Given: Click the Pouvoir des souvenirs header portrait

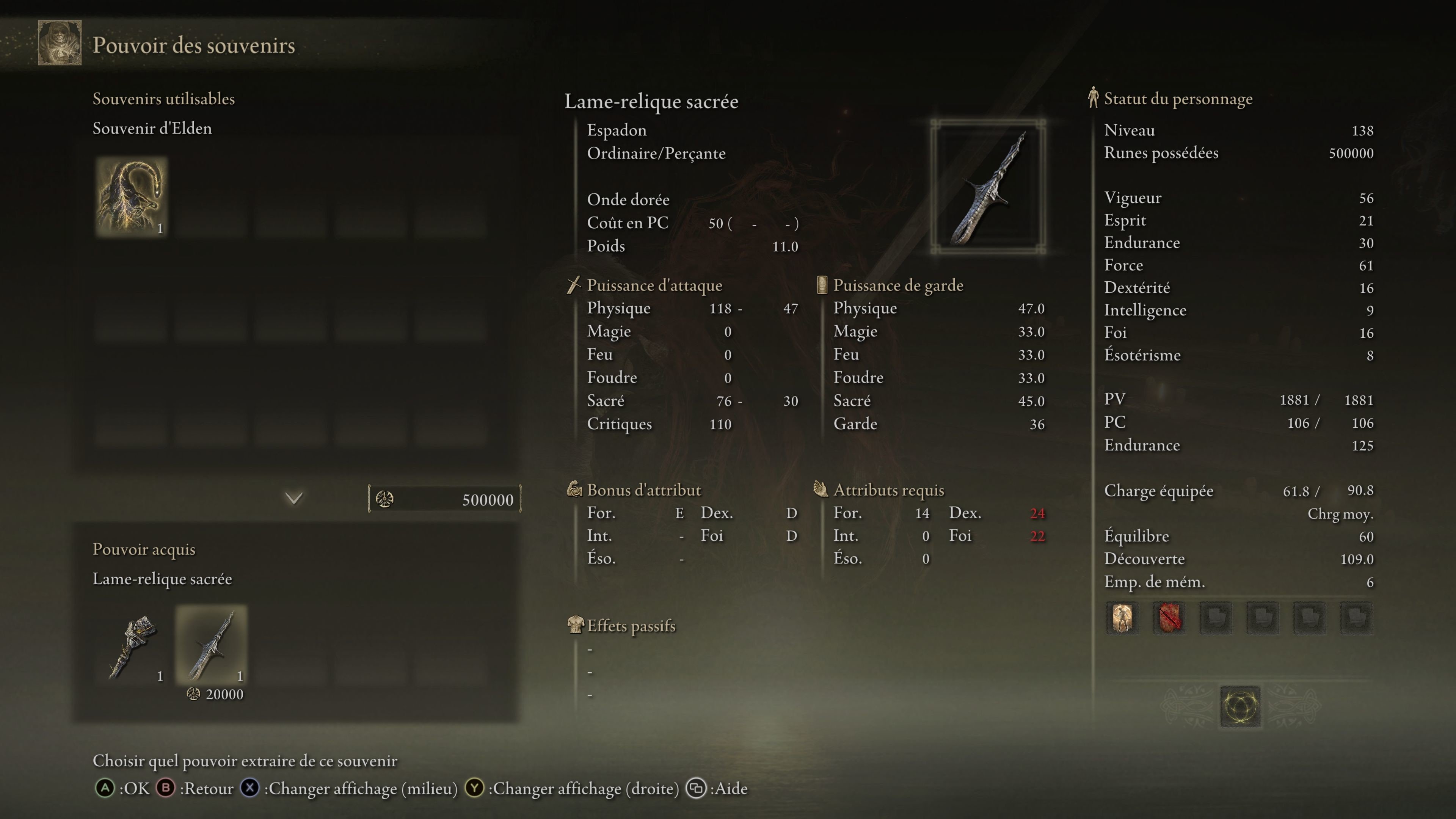Looking at the screenshot, I should [x=60, y=44].
